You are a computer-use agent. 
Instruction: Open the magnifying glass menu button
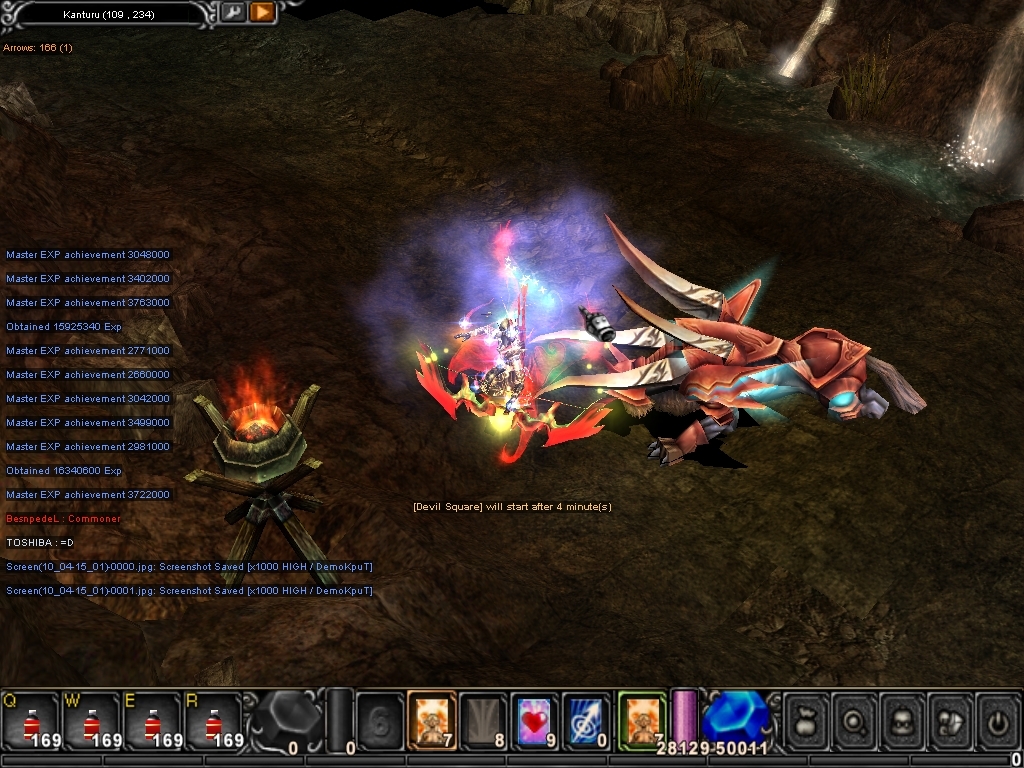pyautogui.click(x=856, y=720)
